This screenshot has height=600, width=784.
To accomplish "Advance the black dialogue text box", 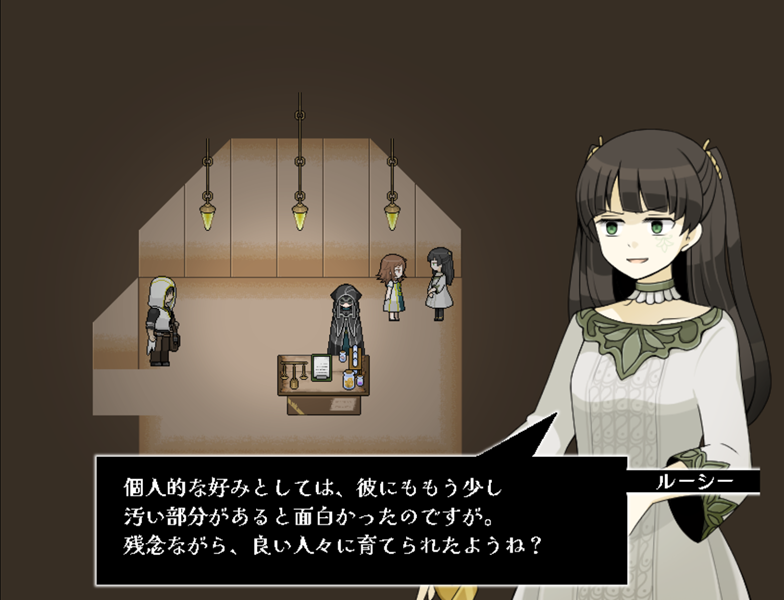I will tap(360, 520).
